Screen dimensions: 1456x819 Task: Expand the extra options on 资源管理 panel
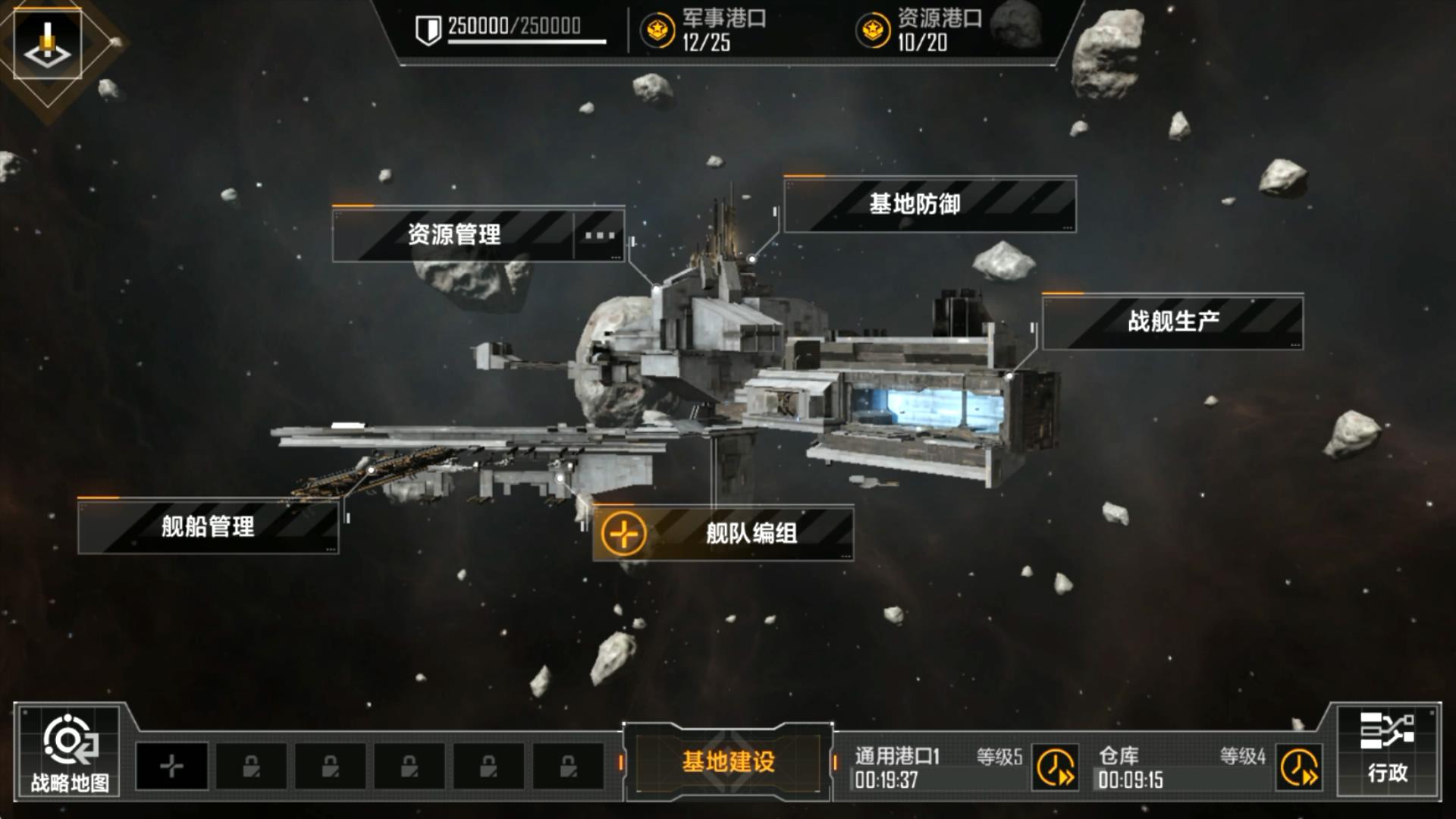coord(598,235)
